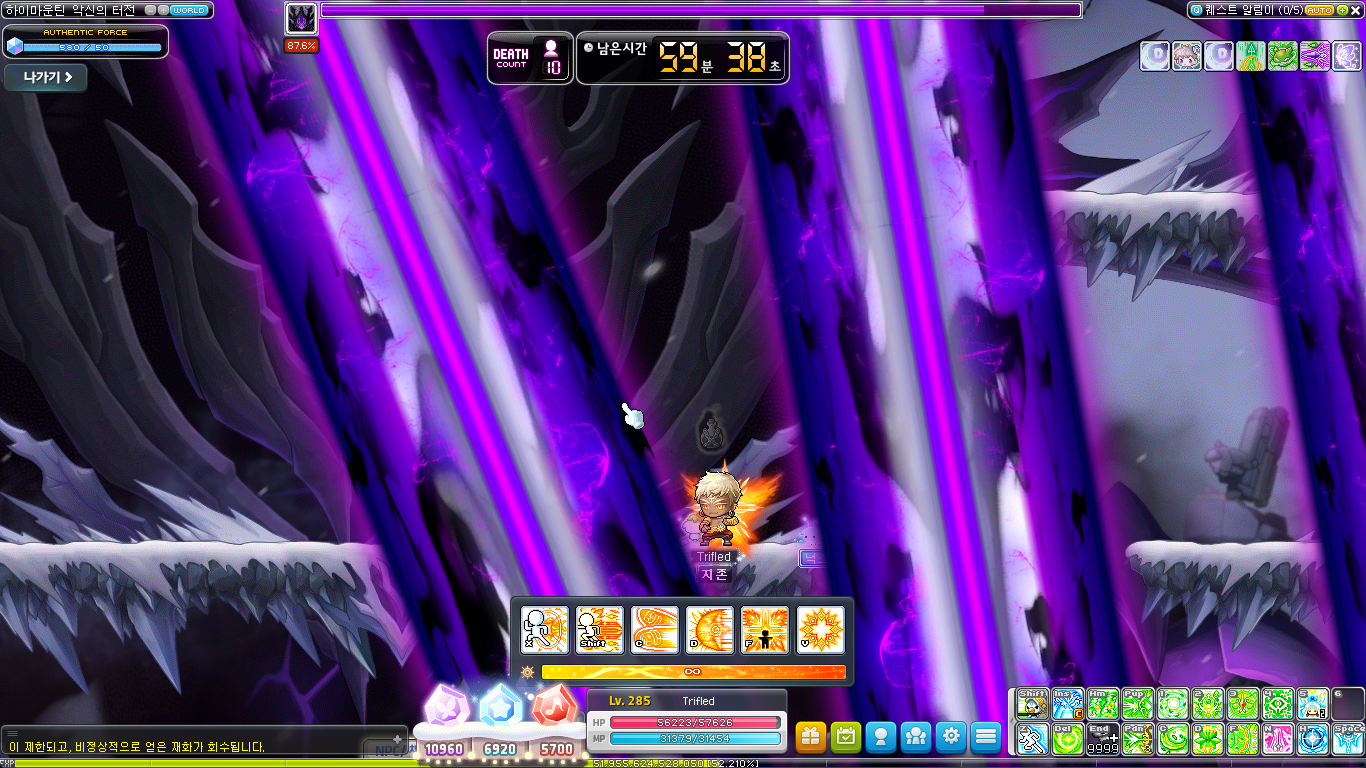1366x768 pixels.
Task: Click the chat input bar
Action: [x=200, y=747]
